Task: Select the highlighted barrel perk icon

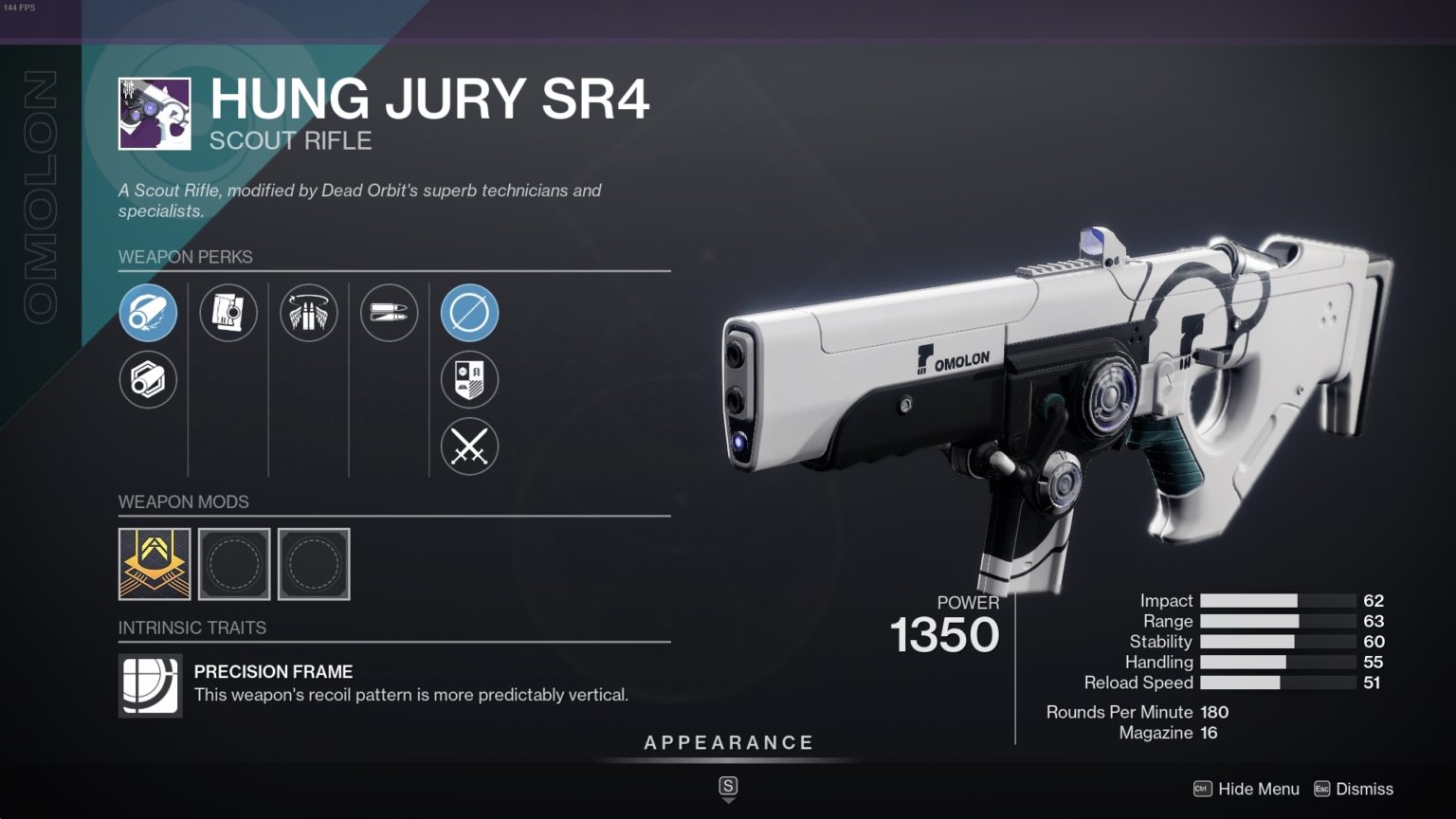Action: point(149,313)
